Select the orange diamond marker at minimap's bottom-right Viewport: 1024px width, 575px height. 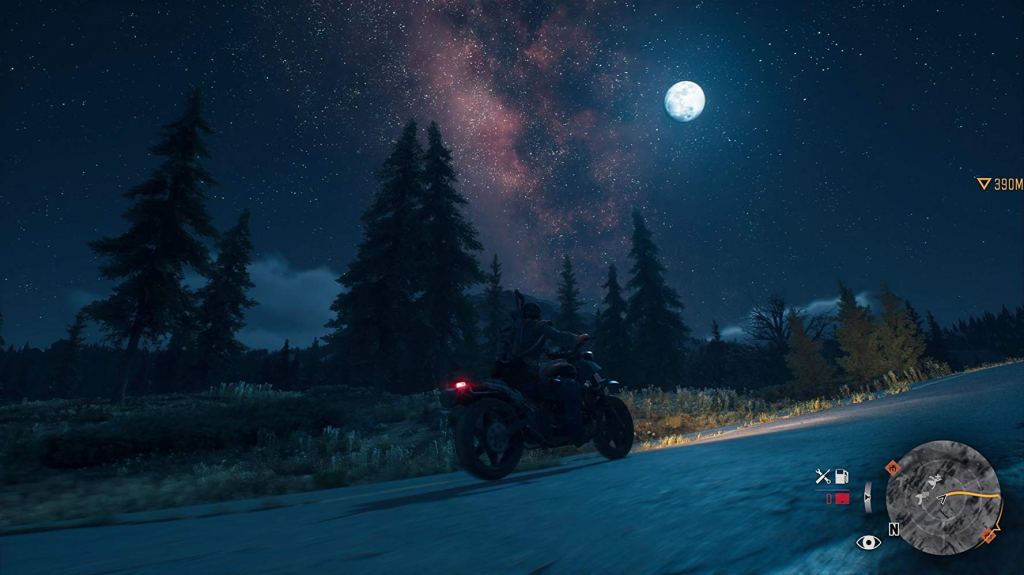989,536
